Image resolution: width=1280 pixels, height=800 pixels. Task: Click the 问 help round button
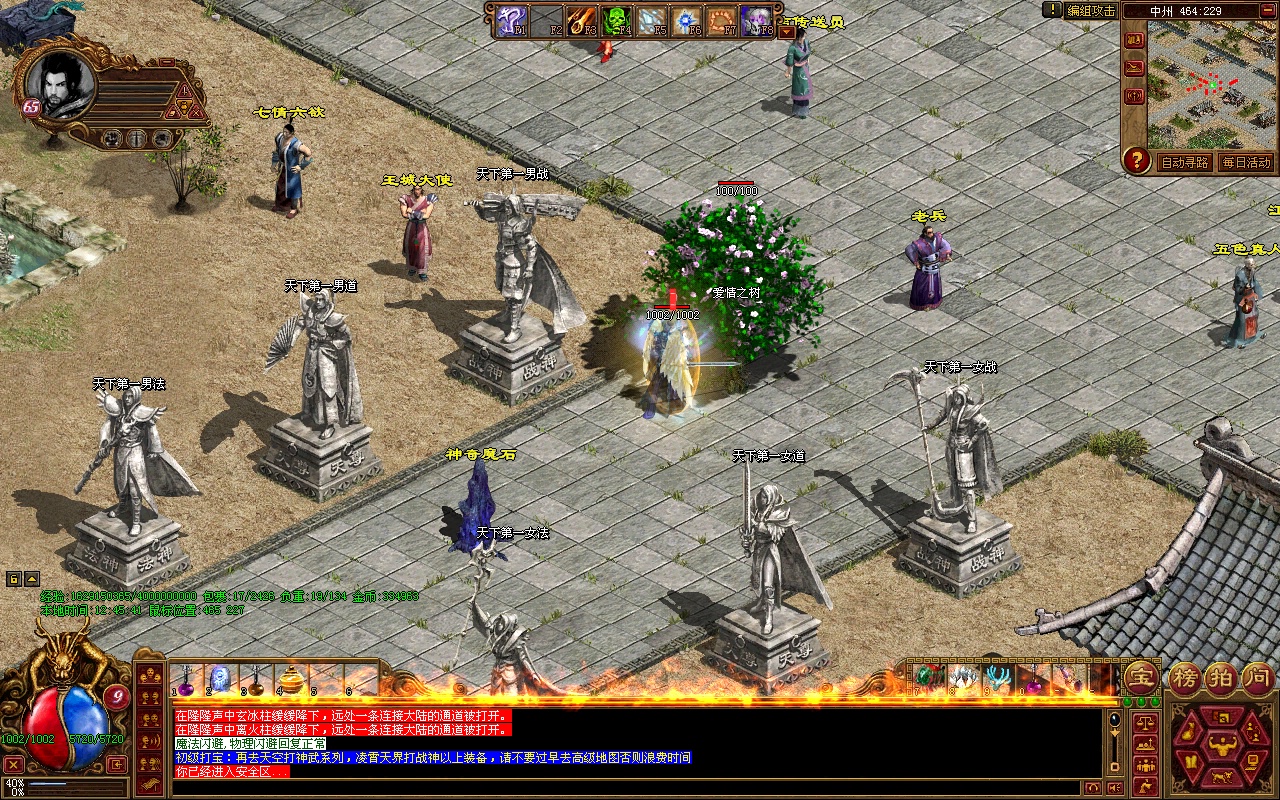point(1257,677)
